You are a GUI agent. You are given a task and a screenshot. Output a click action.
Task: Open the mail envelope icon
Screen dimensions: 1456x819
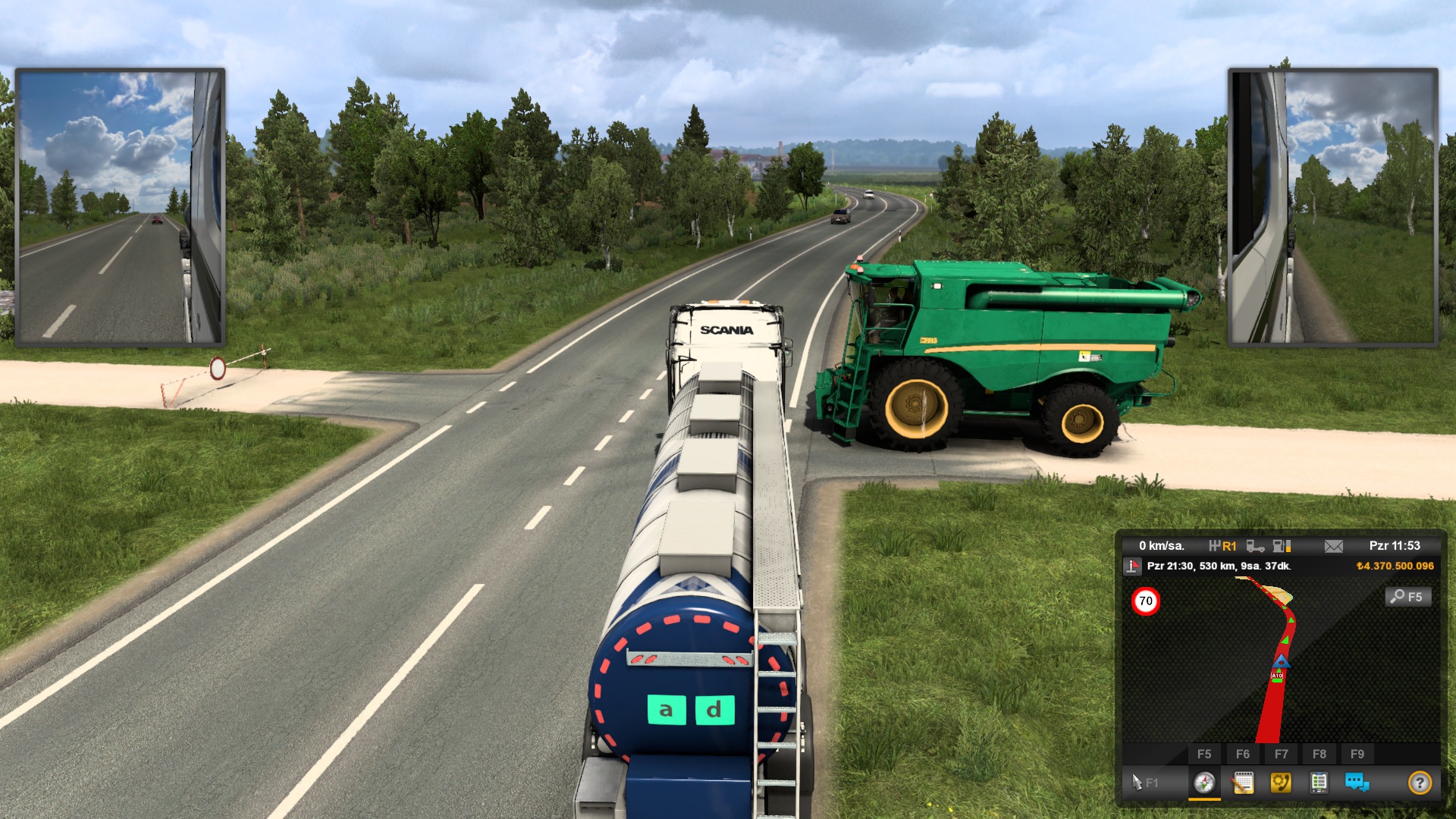click(1334, 546)
